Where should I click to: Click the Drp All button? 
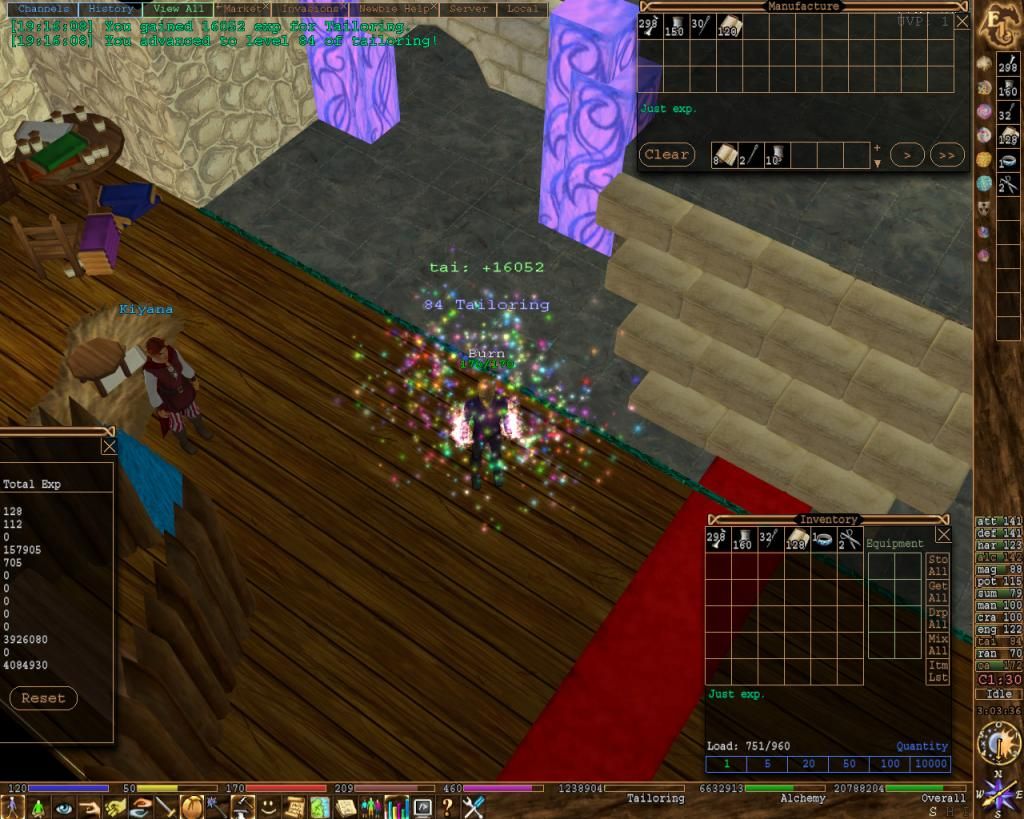point(938,618)
